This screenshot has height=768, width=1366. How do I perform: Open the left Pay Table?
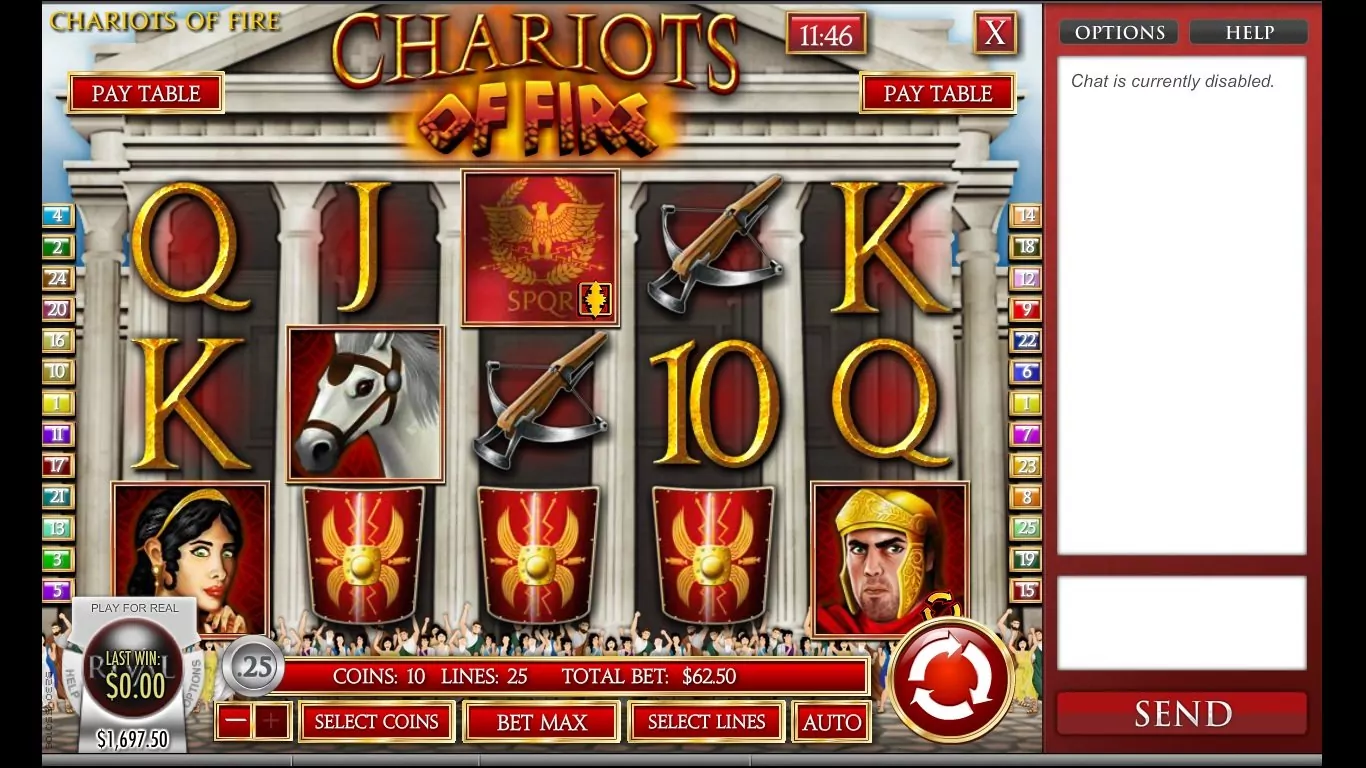(x=146, y=93)
